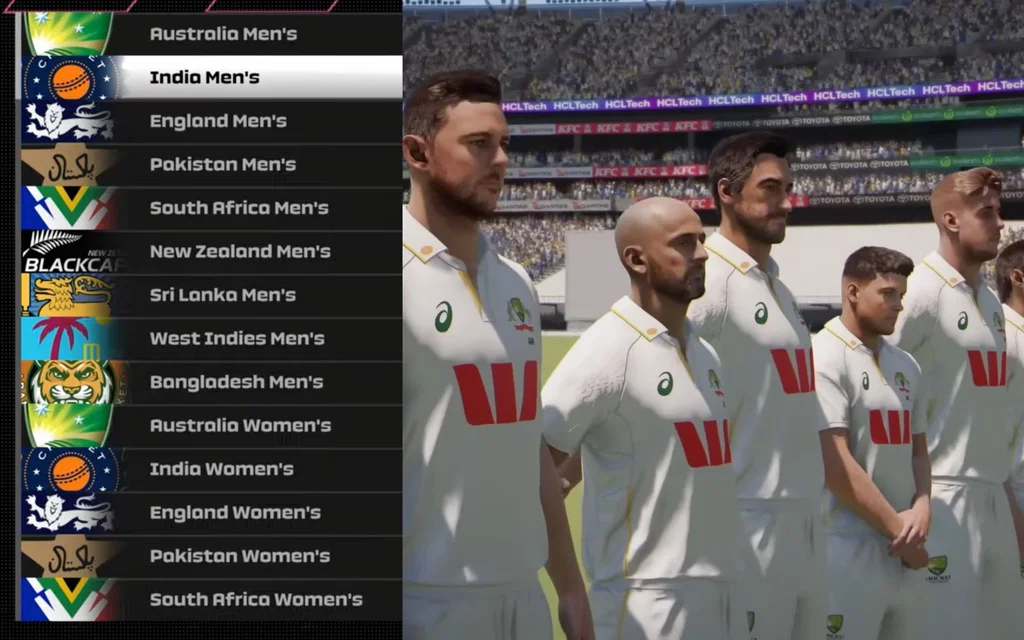The image size is (1024, 640).
Task: Select New Zealand Men's team
Action: pyautogui.click(x=240, y=251)
